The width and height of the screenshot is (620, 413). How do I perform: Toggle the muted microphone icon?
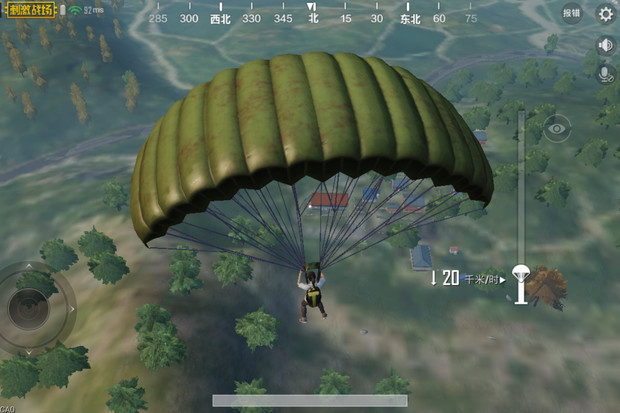605,73
